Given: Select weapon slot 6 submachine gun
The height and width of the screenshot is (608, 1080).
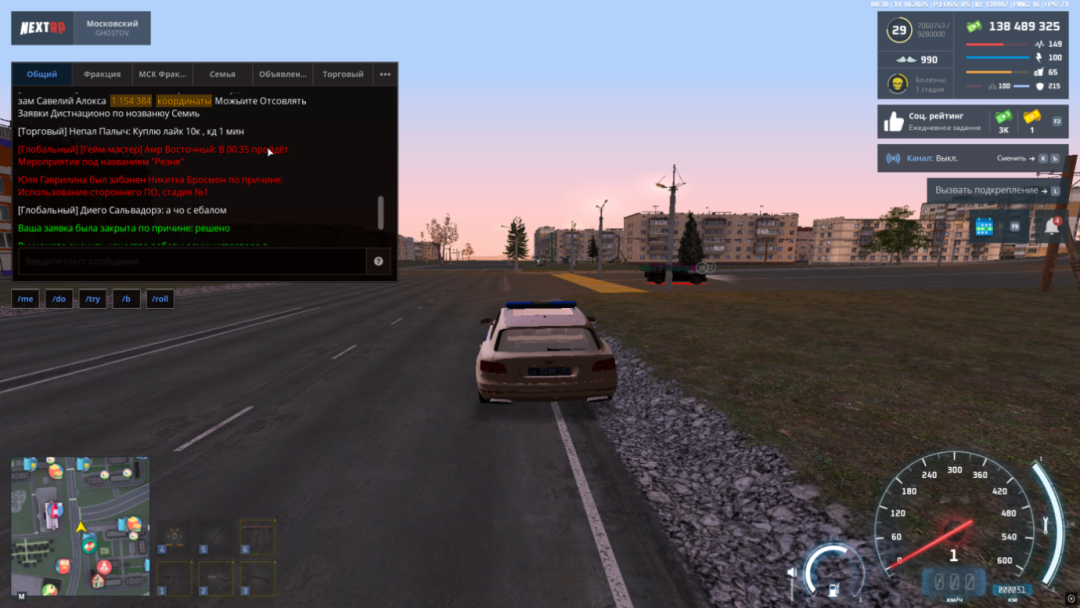Looking at the screenshot, I should pos(257,537).
